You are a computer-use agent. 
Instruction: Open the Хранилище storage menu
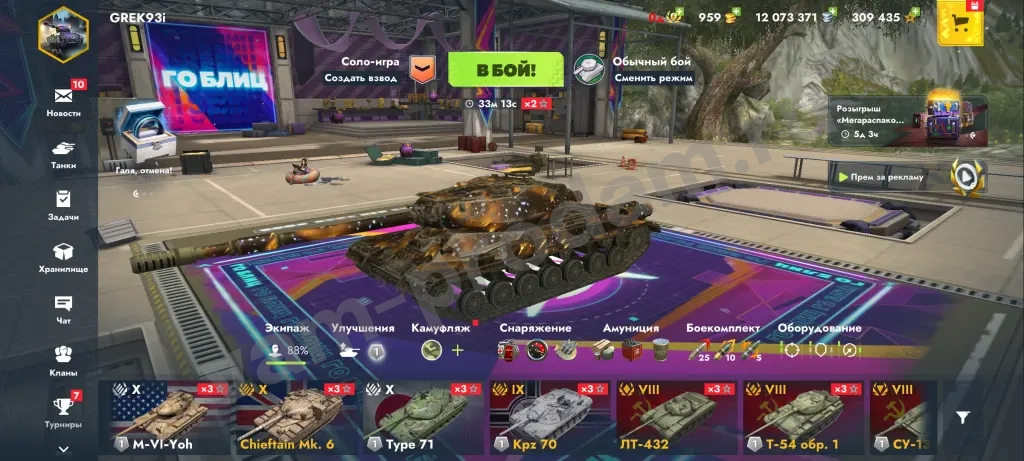tap(63, 257)
